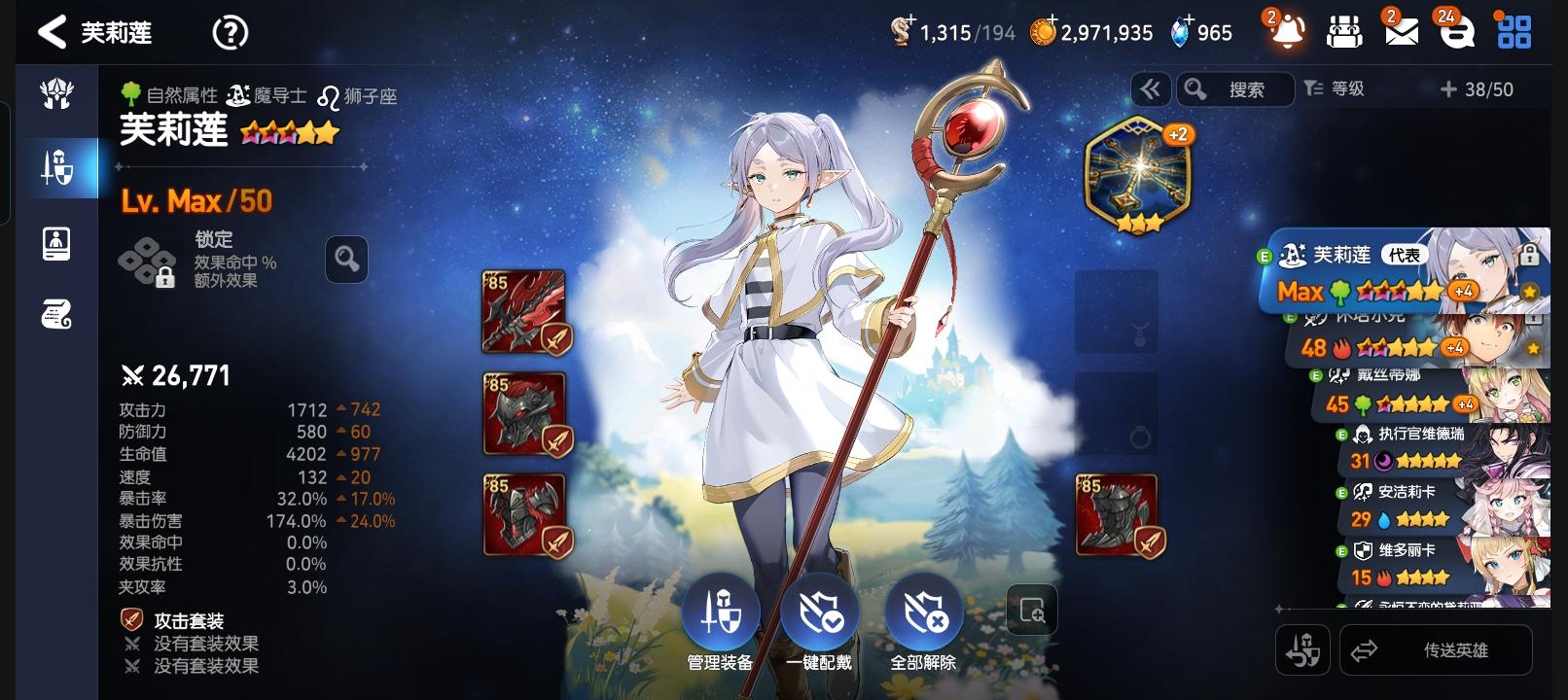Screen dimensions: 1568x700
Task: Toggle the lock on 芙莉莲's hero card
Action: pos(1531,255)
